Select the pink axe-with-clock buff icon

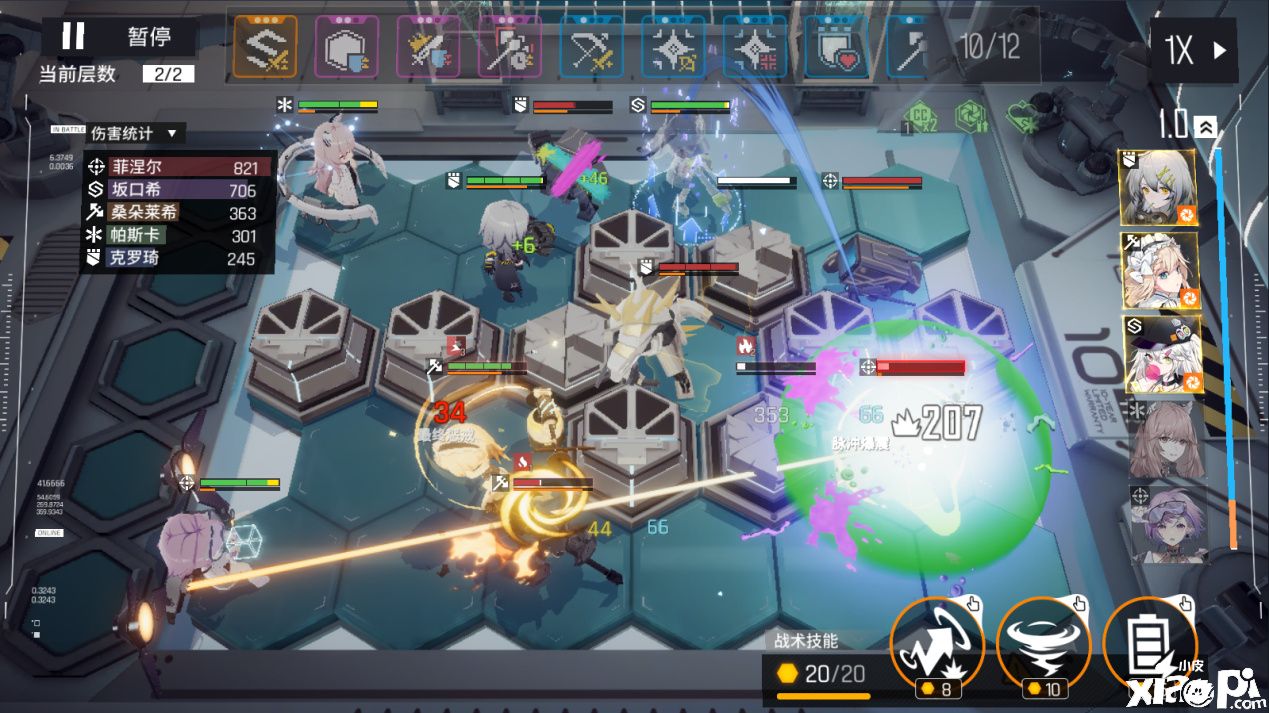[x=509, y=47]
